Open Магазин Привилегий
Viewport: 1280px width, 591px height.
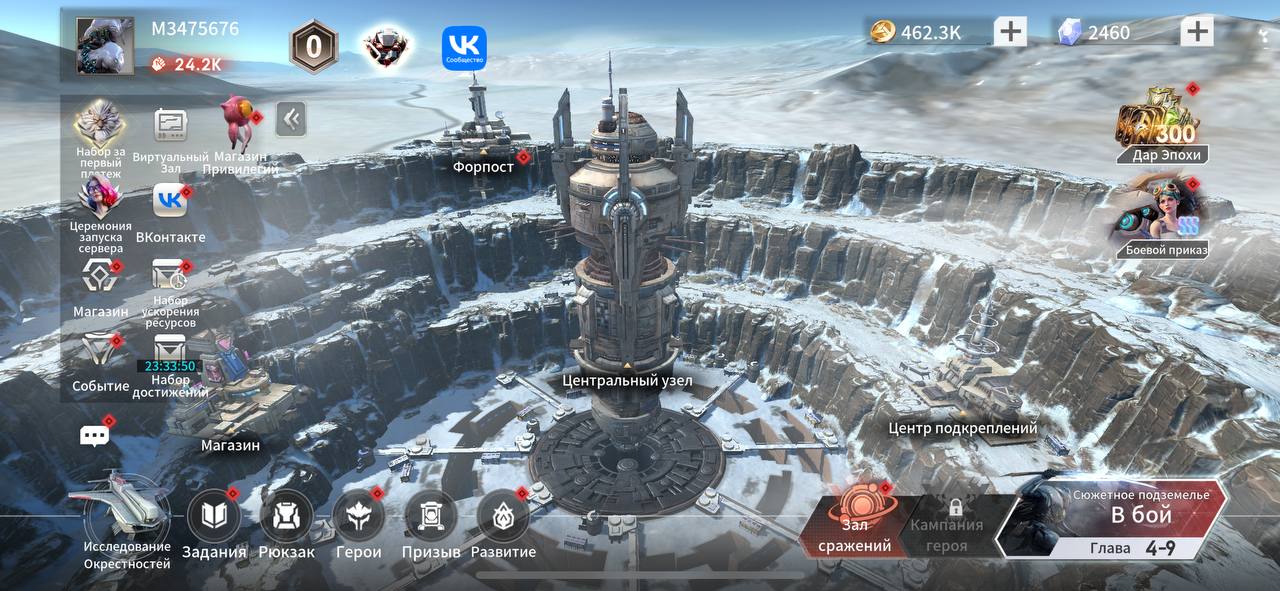pos(240,125)
